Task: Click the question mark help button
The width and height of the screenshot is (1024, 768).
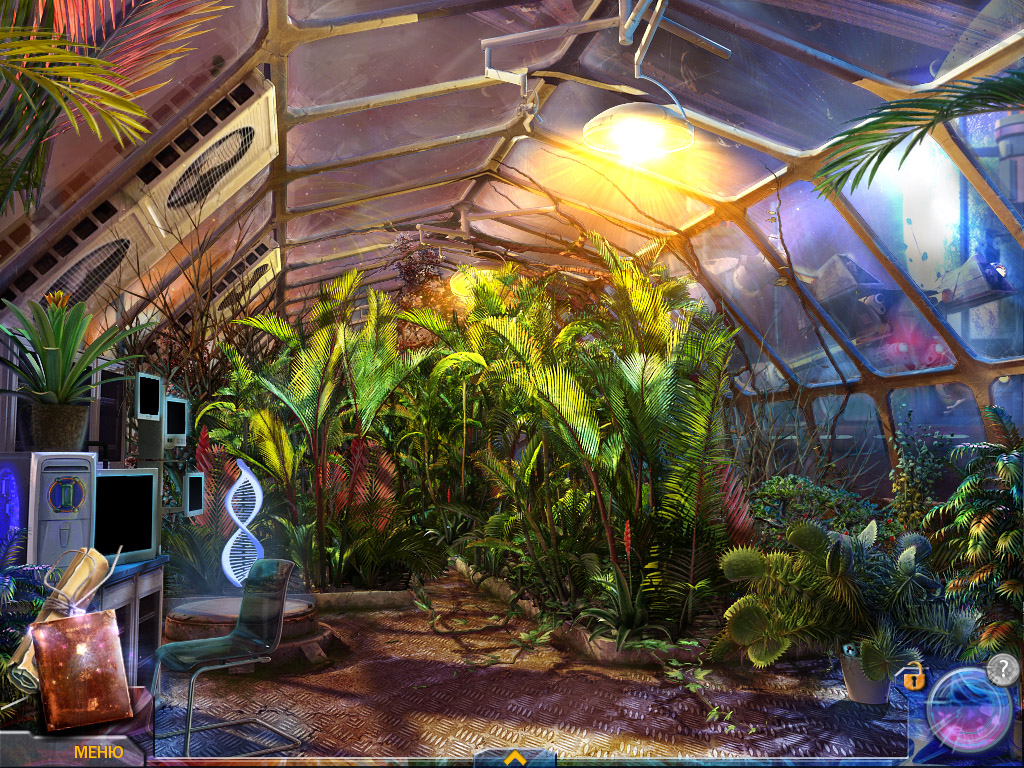Action: click(1002, 668)
